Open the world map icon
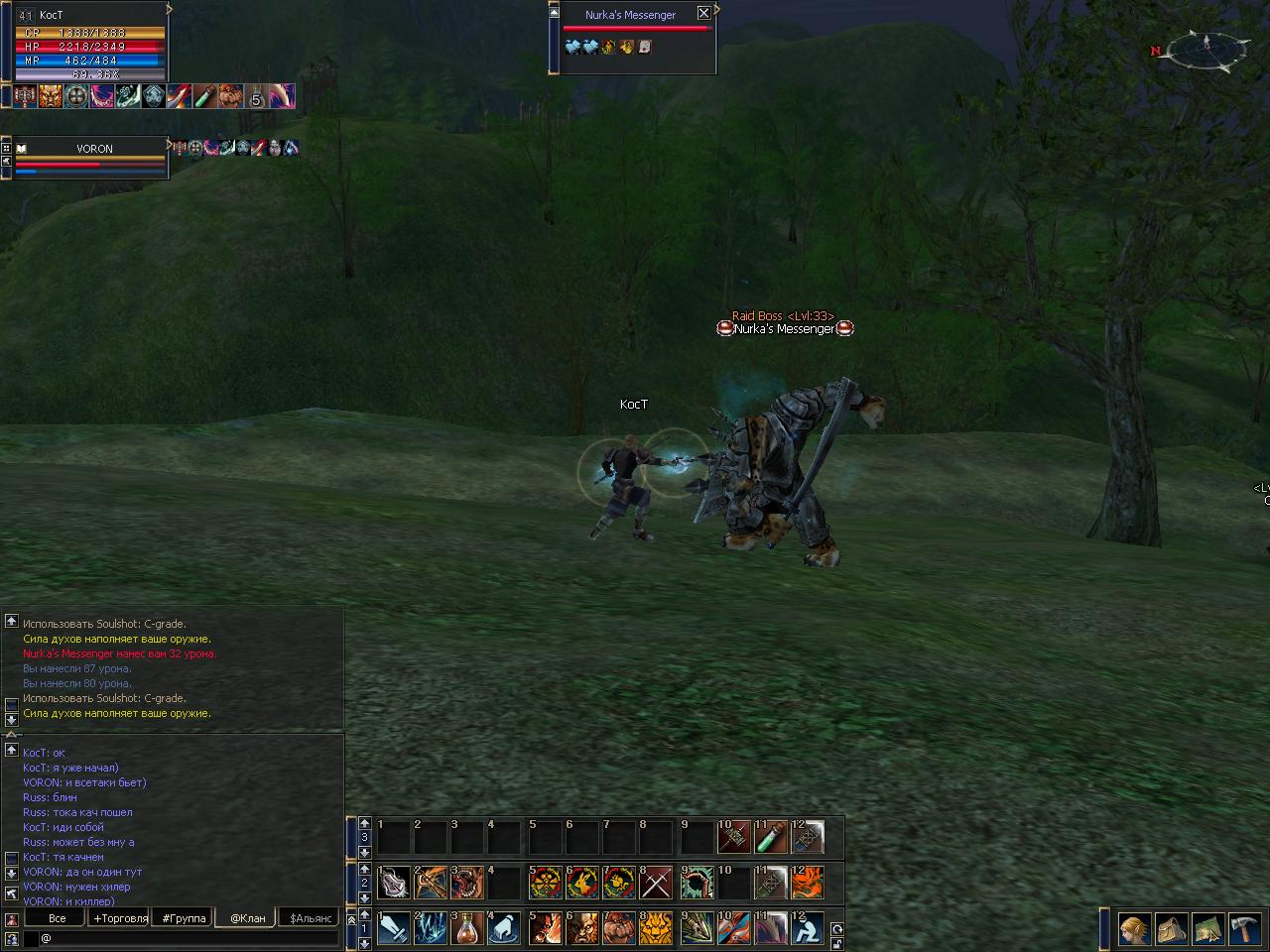 [1207, 929]
